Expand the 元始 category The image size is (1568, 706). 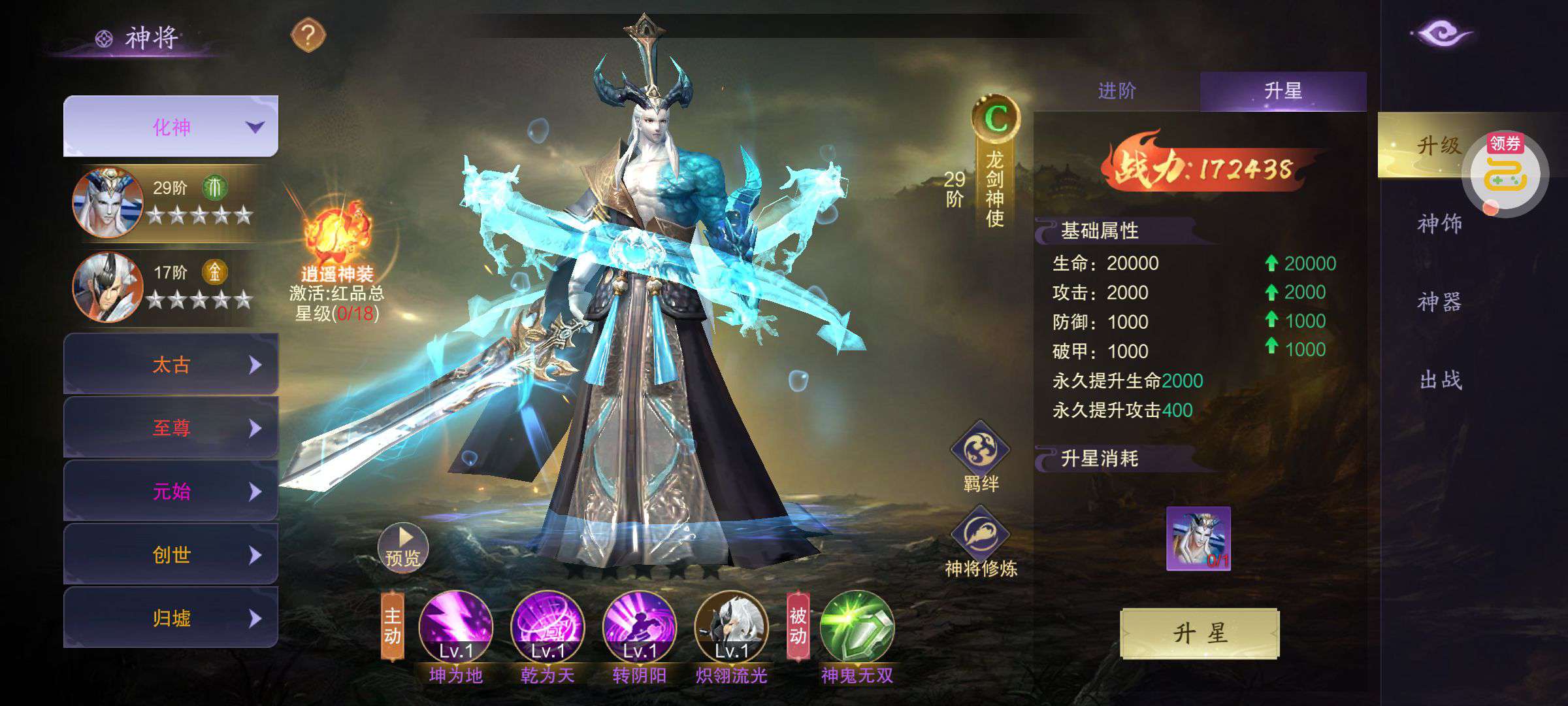[x=171, y=491]
